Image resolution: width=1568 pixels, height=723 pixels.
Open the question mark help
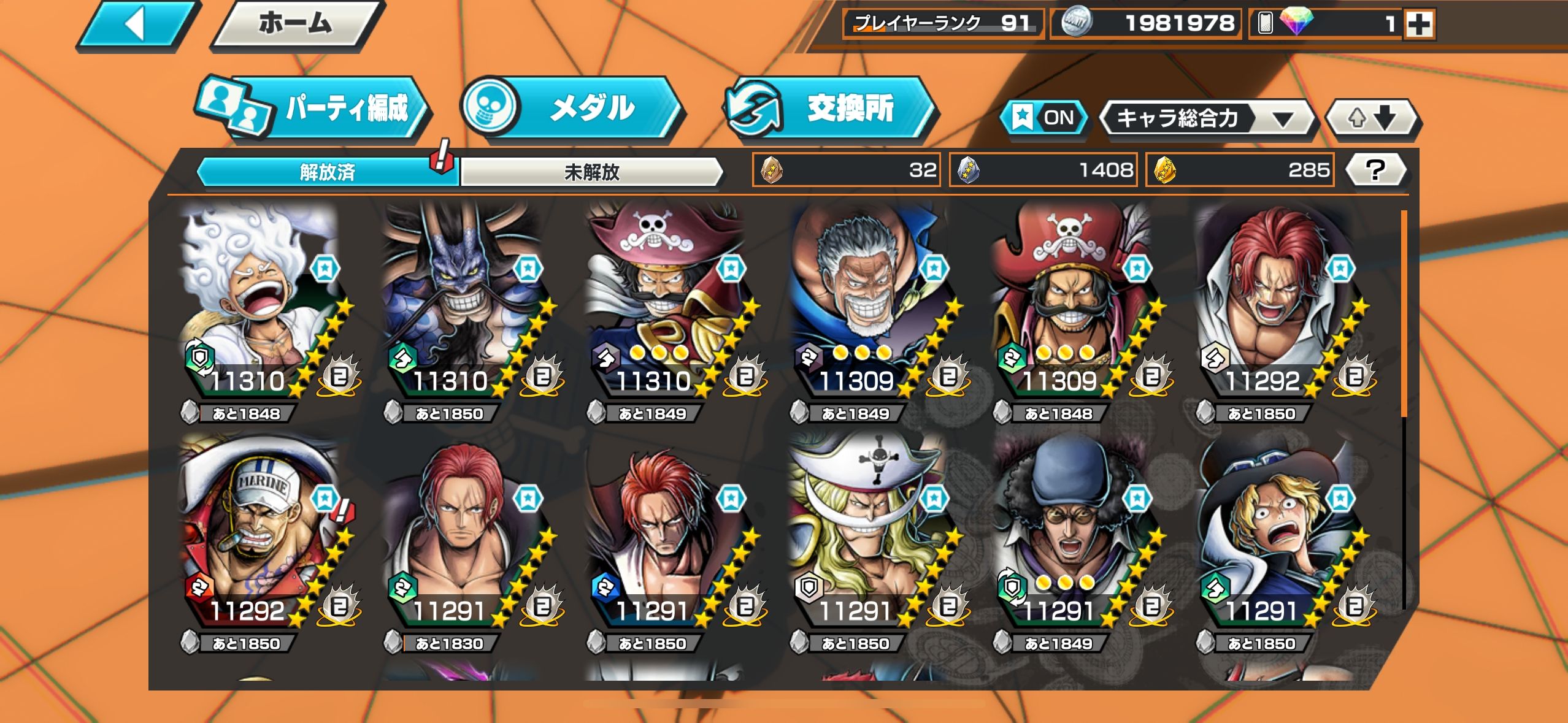(1375, 170)
